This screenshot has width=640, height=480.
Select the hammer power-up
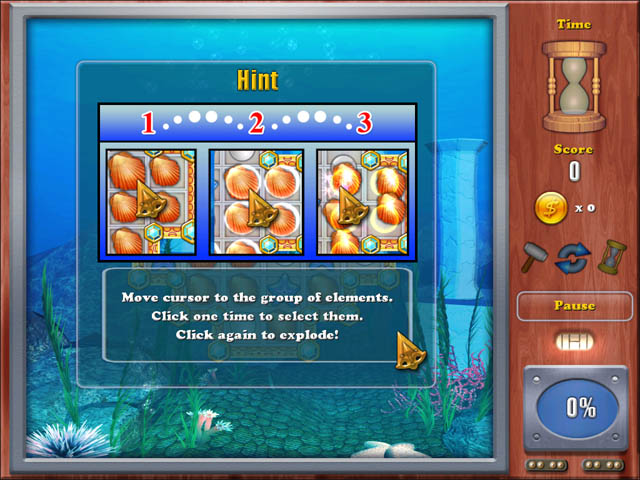[532, 257]
